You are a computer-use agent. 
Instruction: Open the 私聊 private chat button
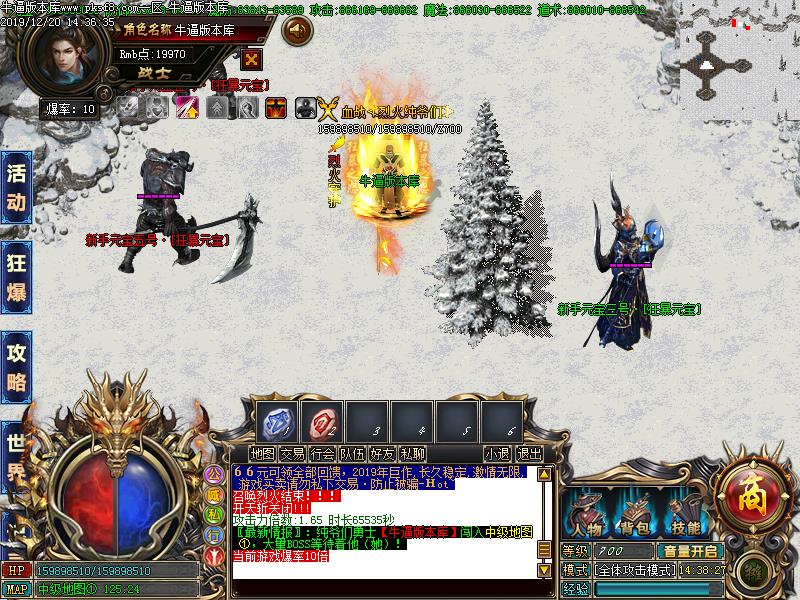point(412,454)
